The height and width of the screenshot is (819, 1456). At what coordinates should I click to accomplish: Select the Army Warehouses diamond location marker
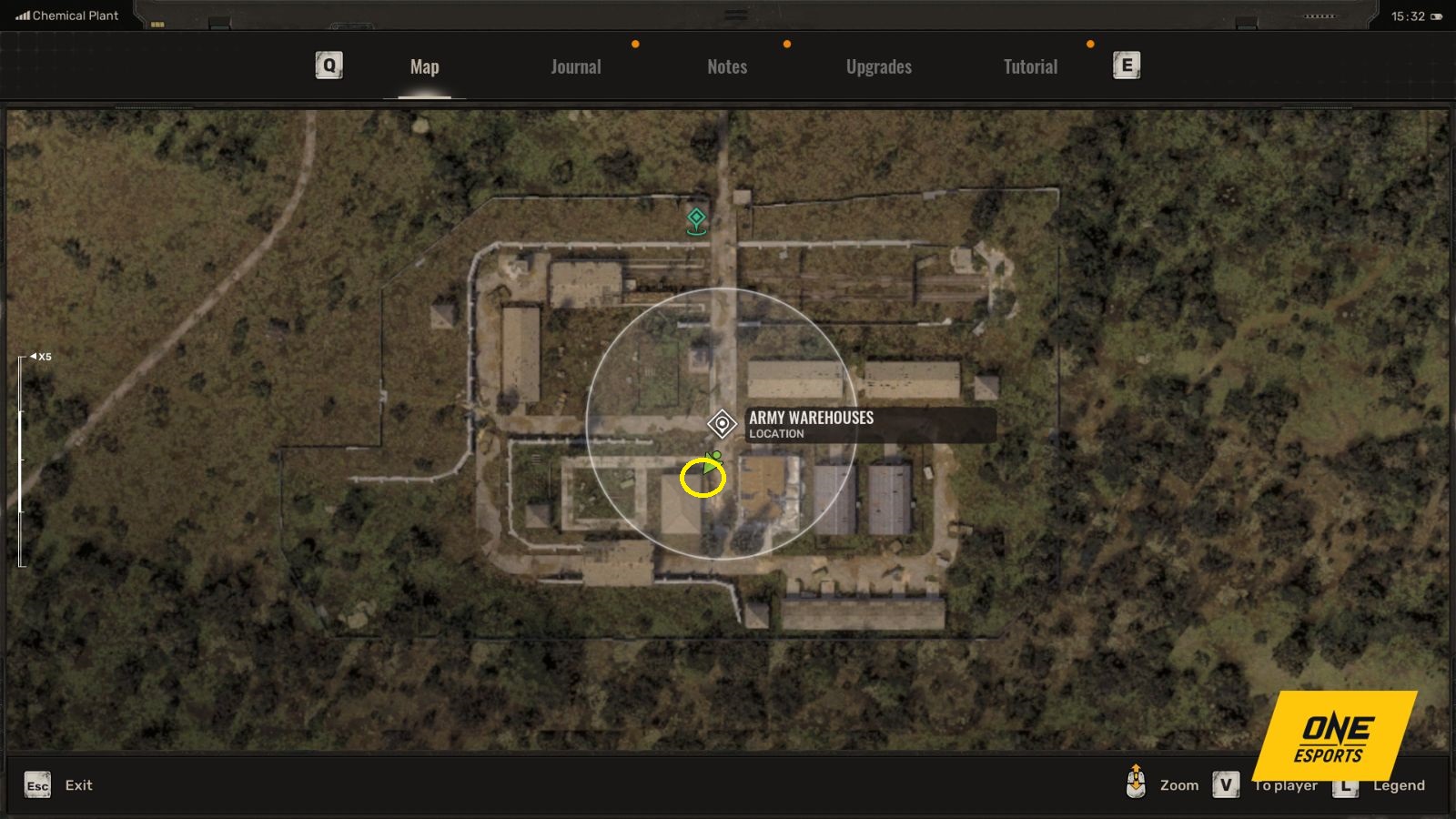(721, 422)
